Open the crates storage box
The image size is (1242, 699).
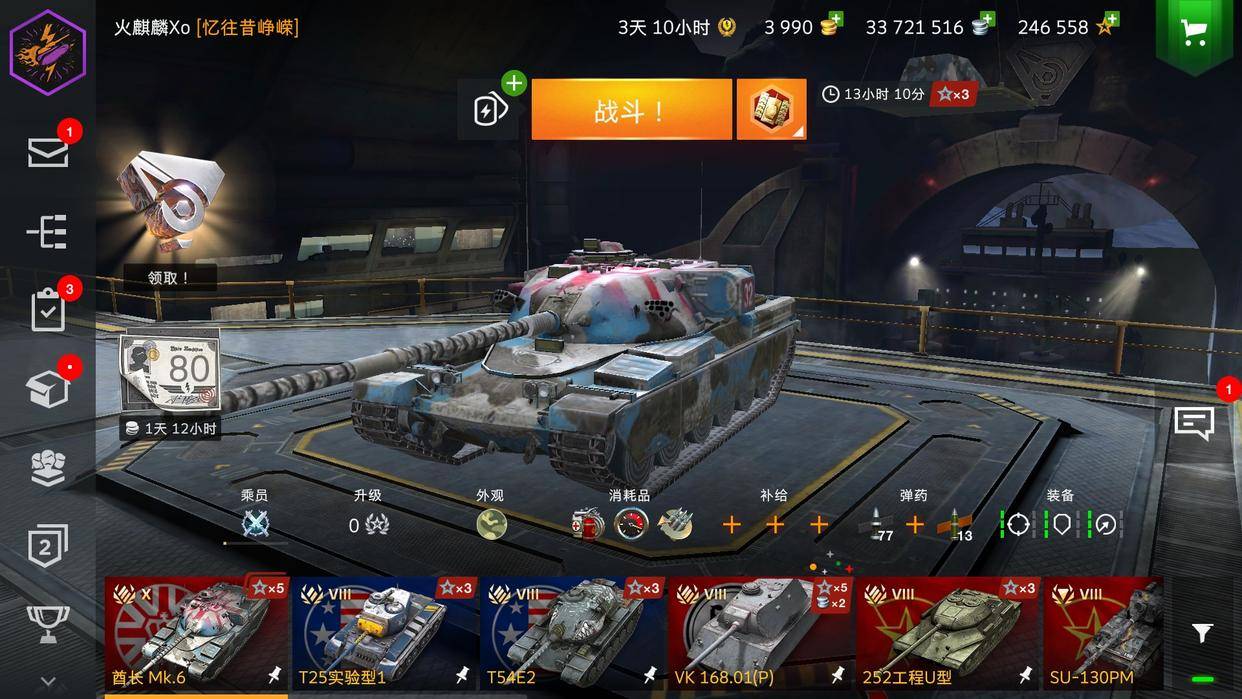pyautogui.click(x=48, y=389)
